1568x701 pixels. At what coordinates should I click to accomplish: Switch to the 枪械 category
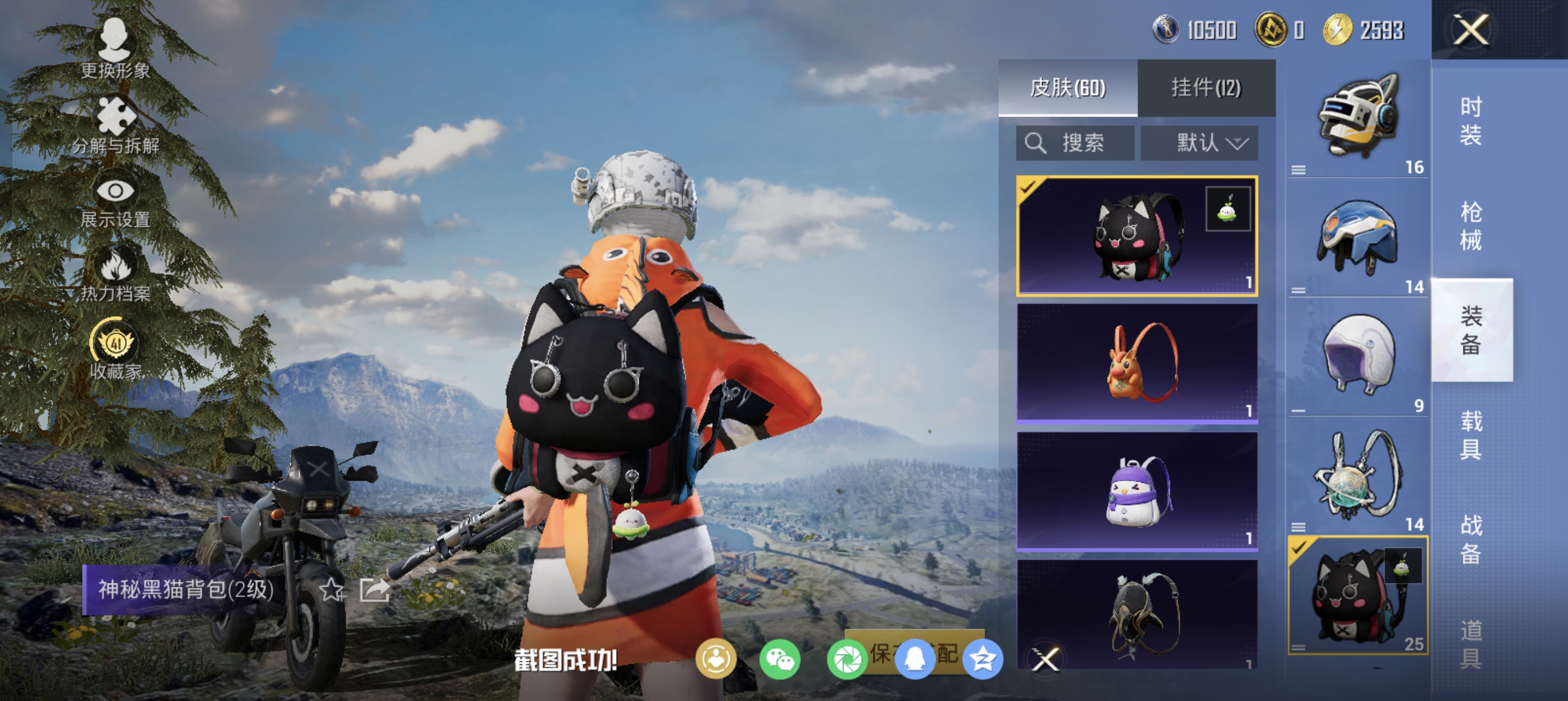1471,225
